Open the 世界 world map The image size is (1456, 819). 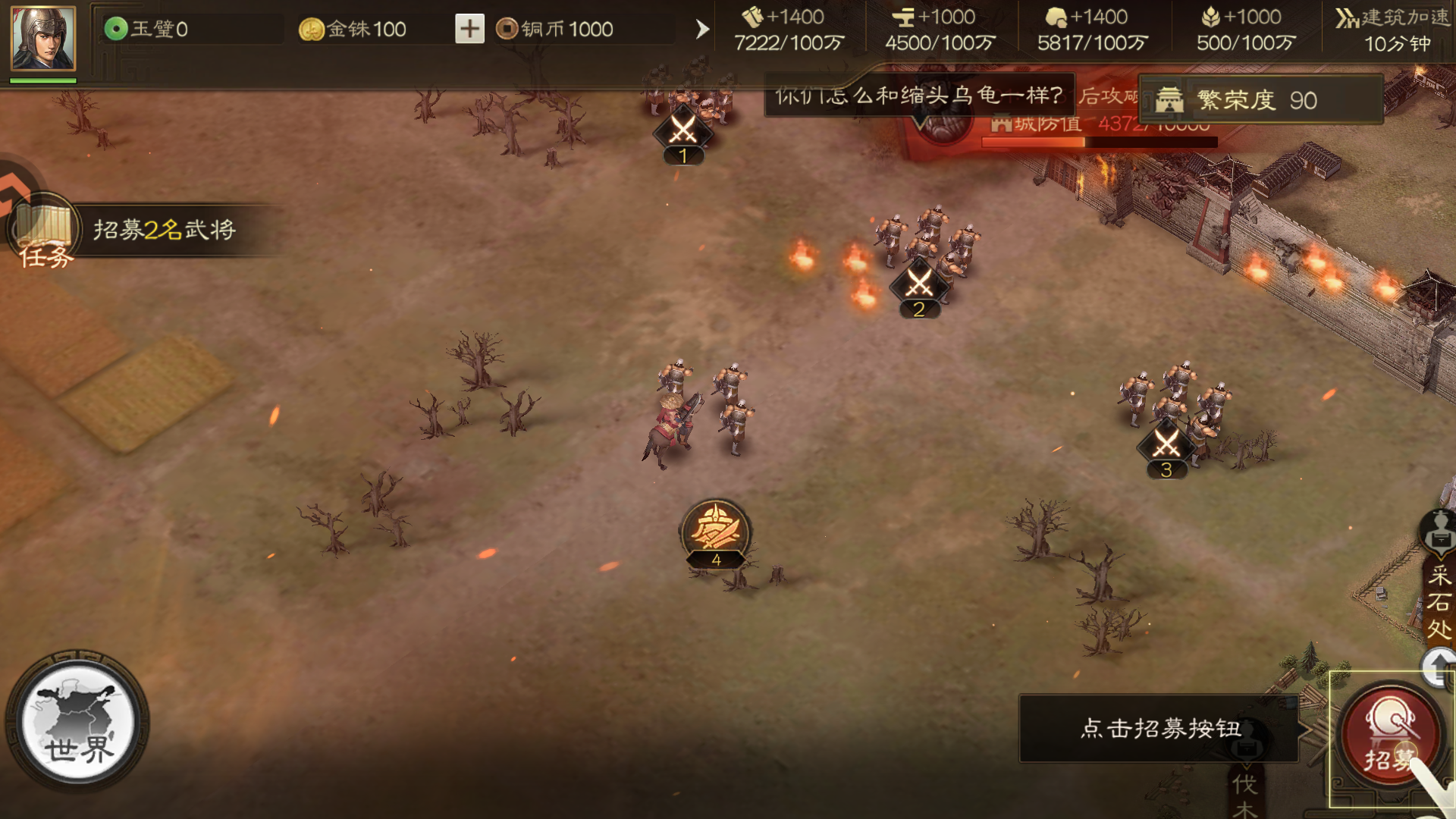click(x=78, y=721)
